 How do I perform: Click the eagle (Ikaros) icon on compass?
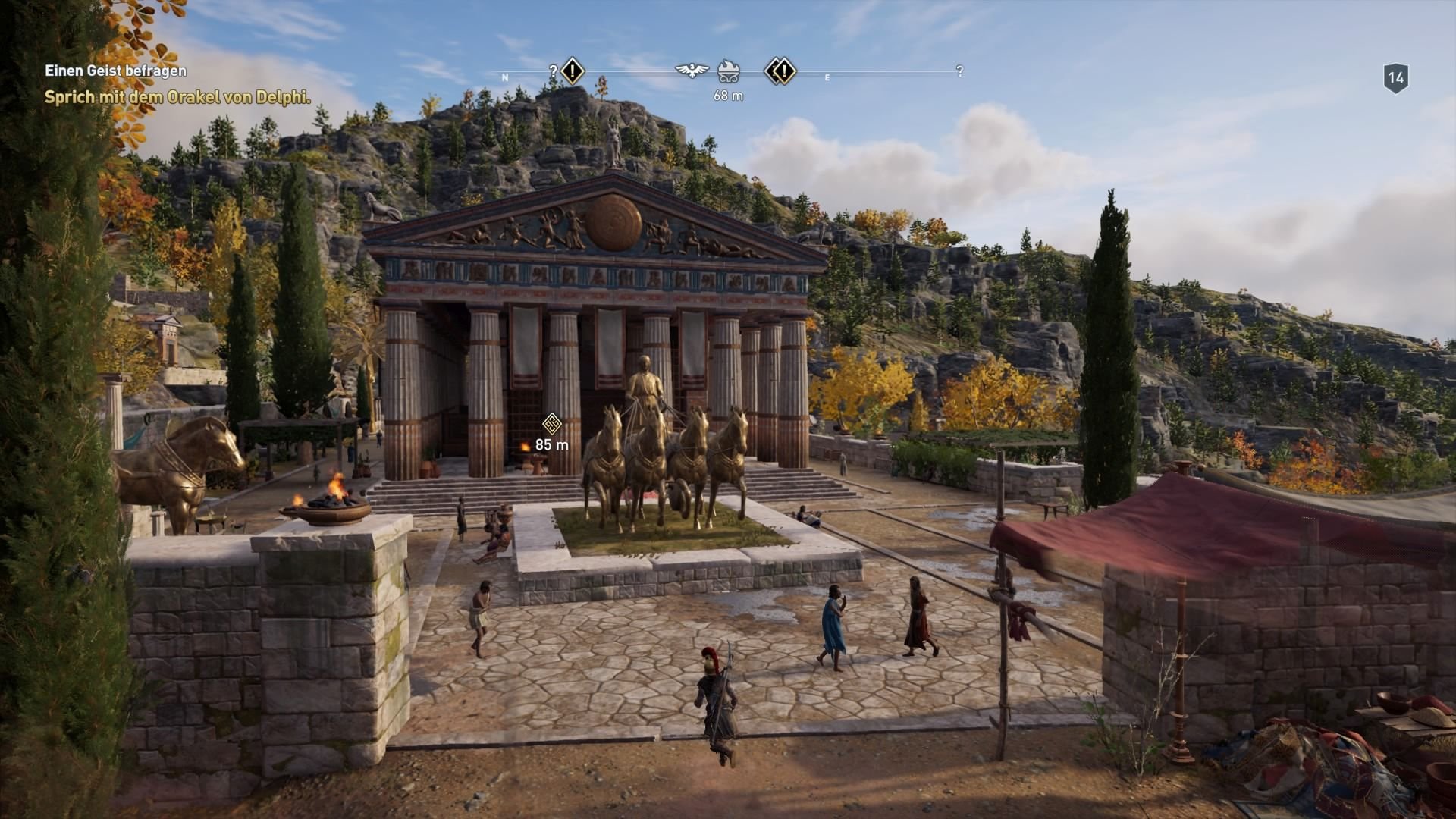tap(692, 70)
